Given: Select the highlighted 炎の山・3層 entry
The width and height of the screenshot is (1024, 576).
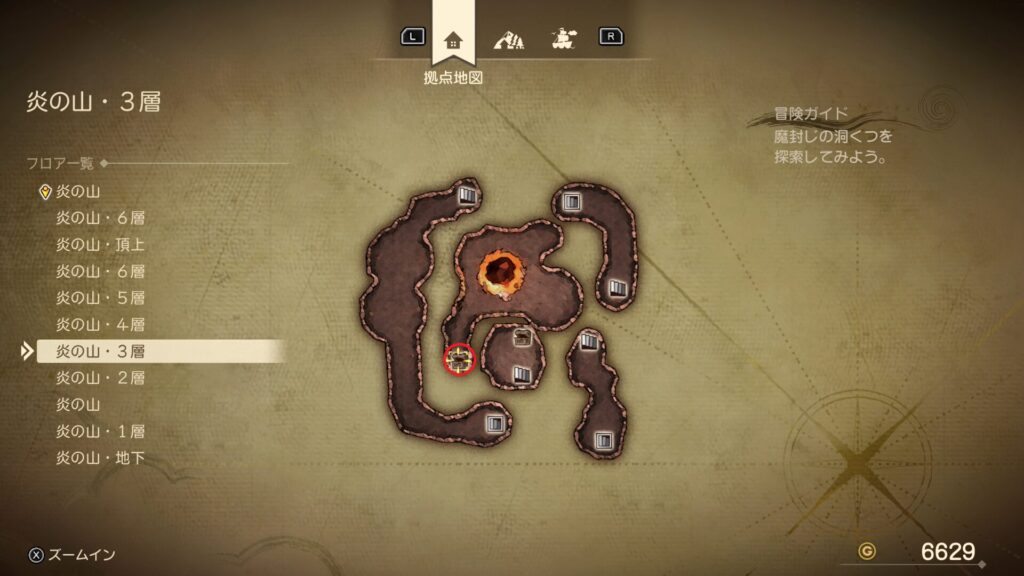Looking at the screenshot, I should [101, 351].
